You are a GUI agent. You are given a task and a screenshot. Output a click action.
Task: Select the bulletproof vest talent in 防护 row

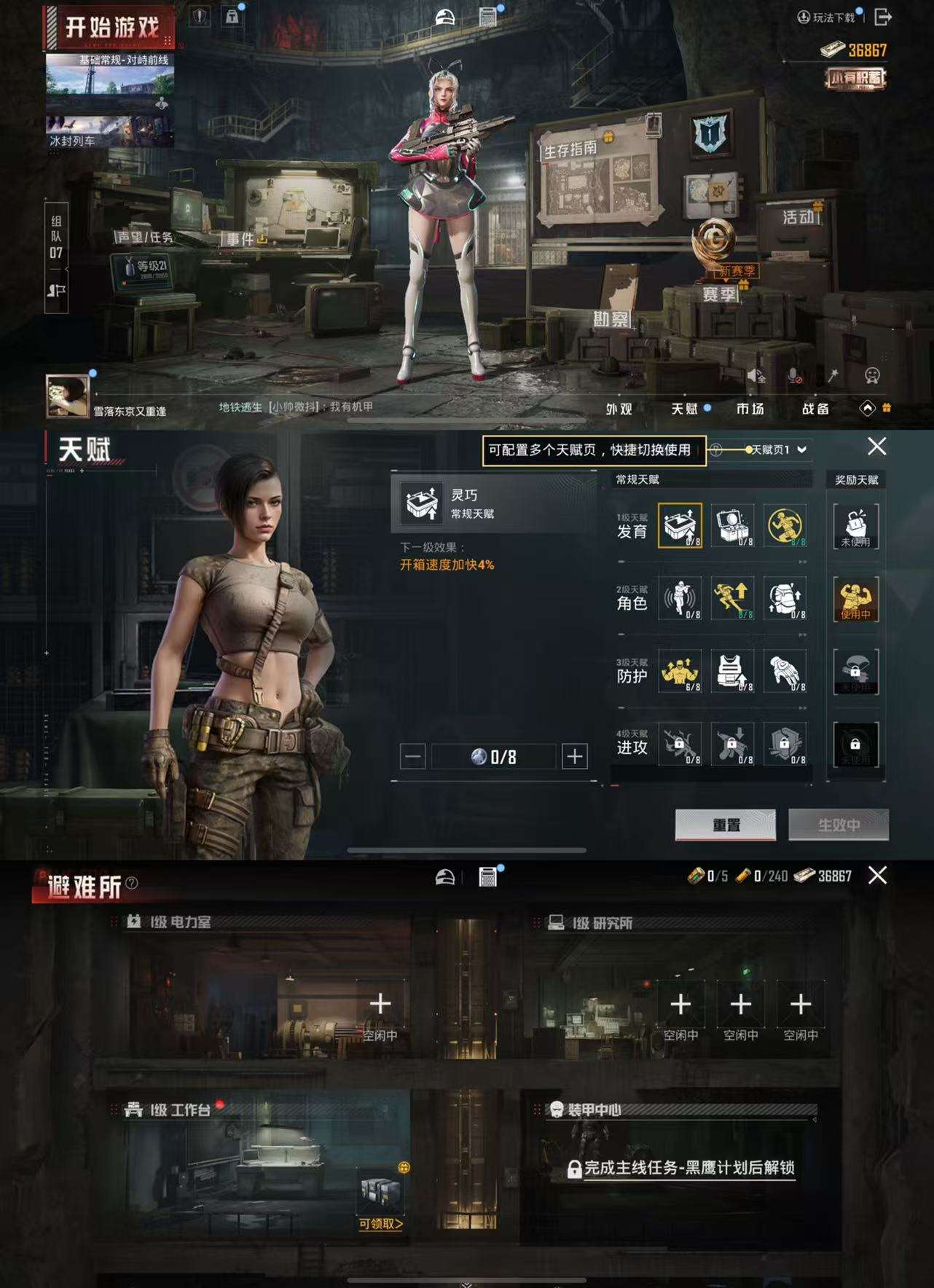(x=732, y=670)
